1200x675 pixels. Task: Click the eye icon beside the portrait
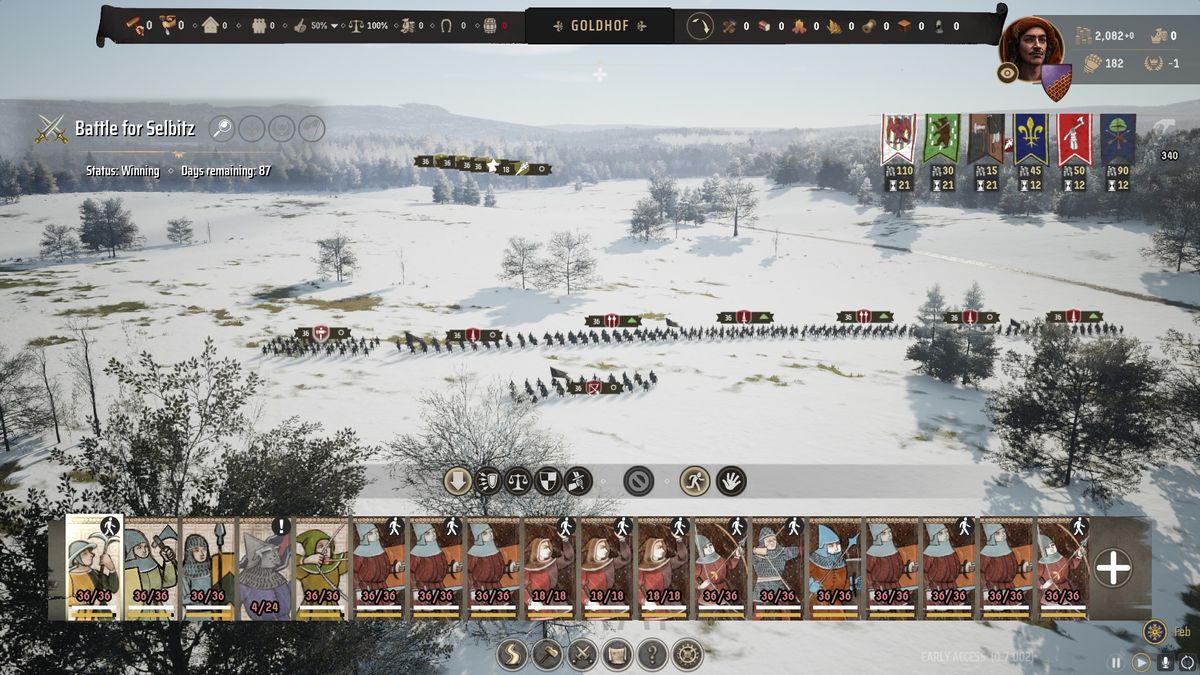coord(1007,73)
